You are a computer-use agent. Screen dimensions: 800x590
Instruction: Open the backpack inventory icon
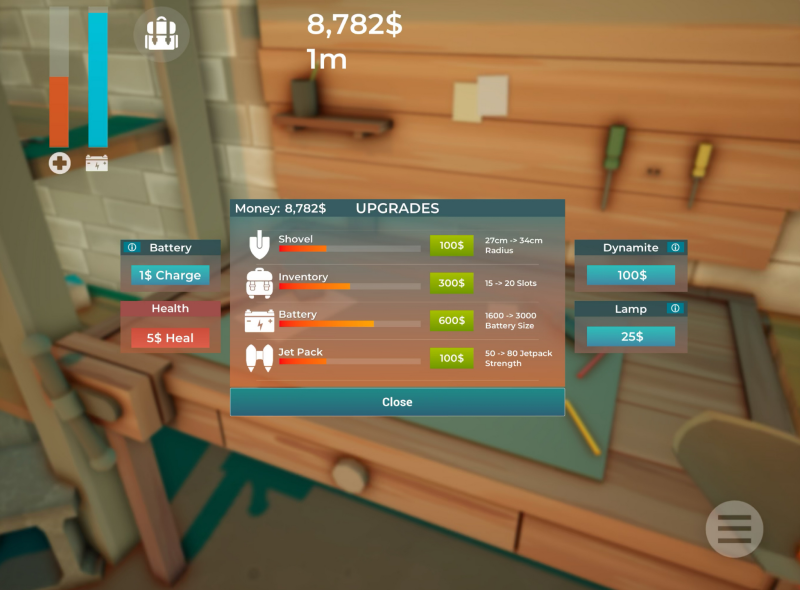pos(161,35)
